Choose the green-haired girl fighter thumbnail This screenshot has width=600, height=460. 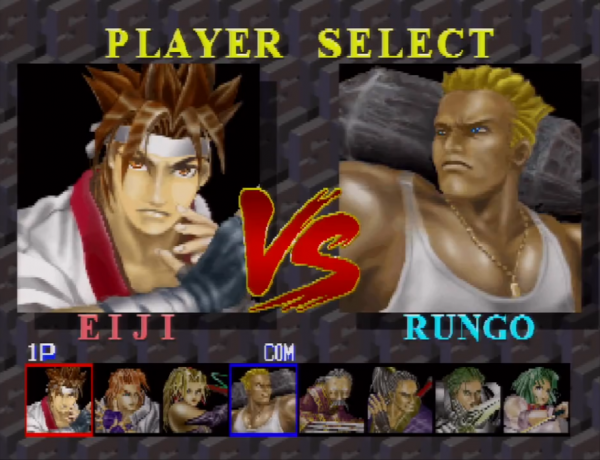click(x=535, y=399)
